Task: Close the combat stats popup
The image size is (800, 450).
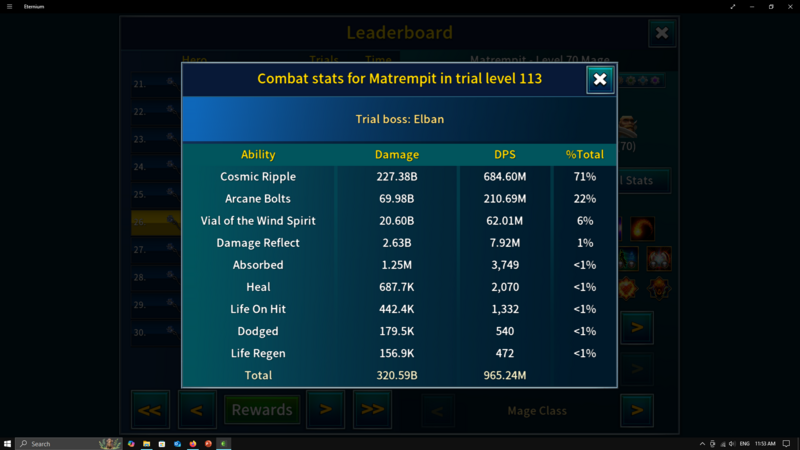Action: coord(600,79)
